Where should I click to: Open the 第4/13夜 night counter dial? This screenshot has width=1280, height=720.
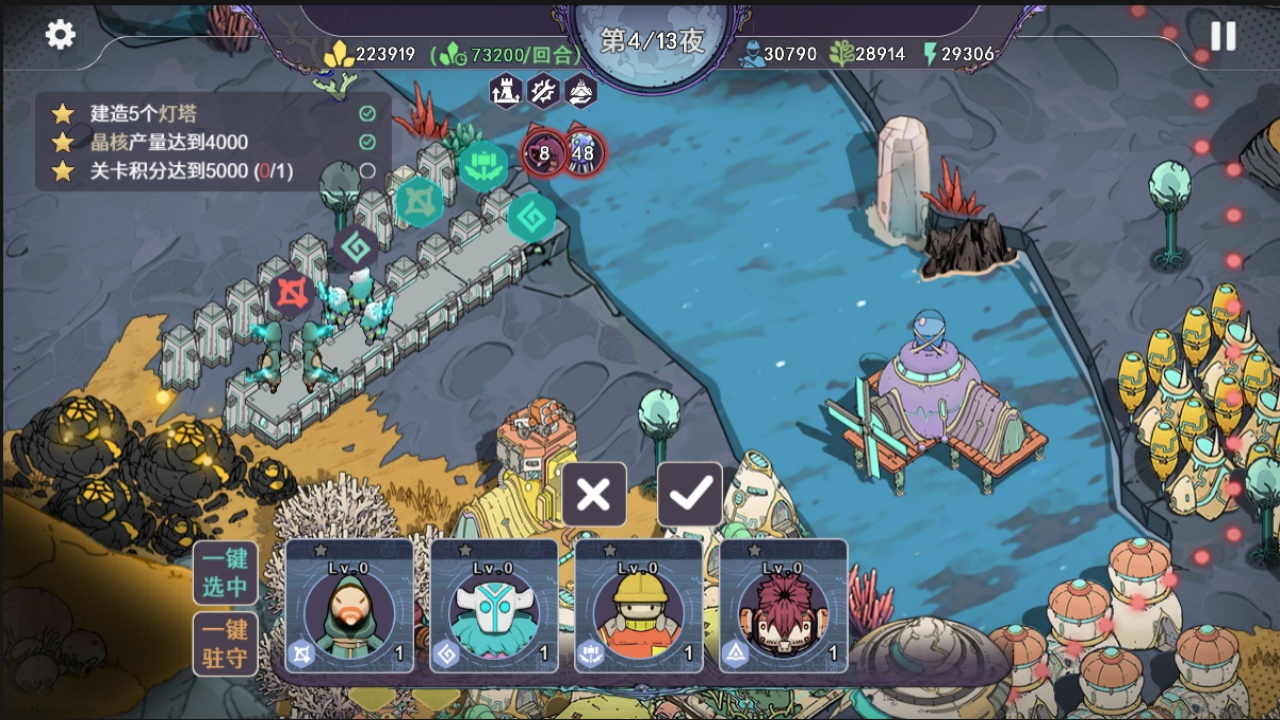click(653, 41)
